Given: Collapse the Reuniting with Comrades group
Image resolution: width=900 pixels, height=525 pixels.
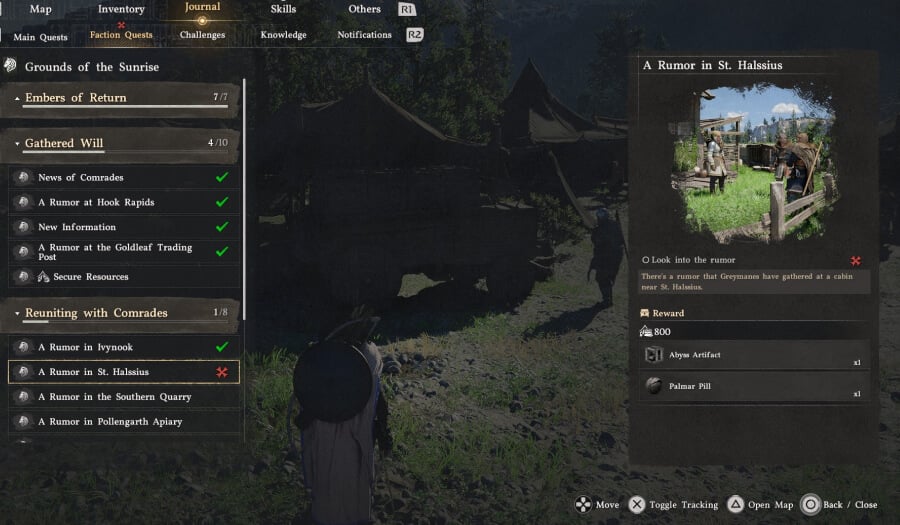Looking at the screenshot, I should [96, 313].
